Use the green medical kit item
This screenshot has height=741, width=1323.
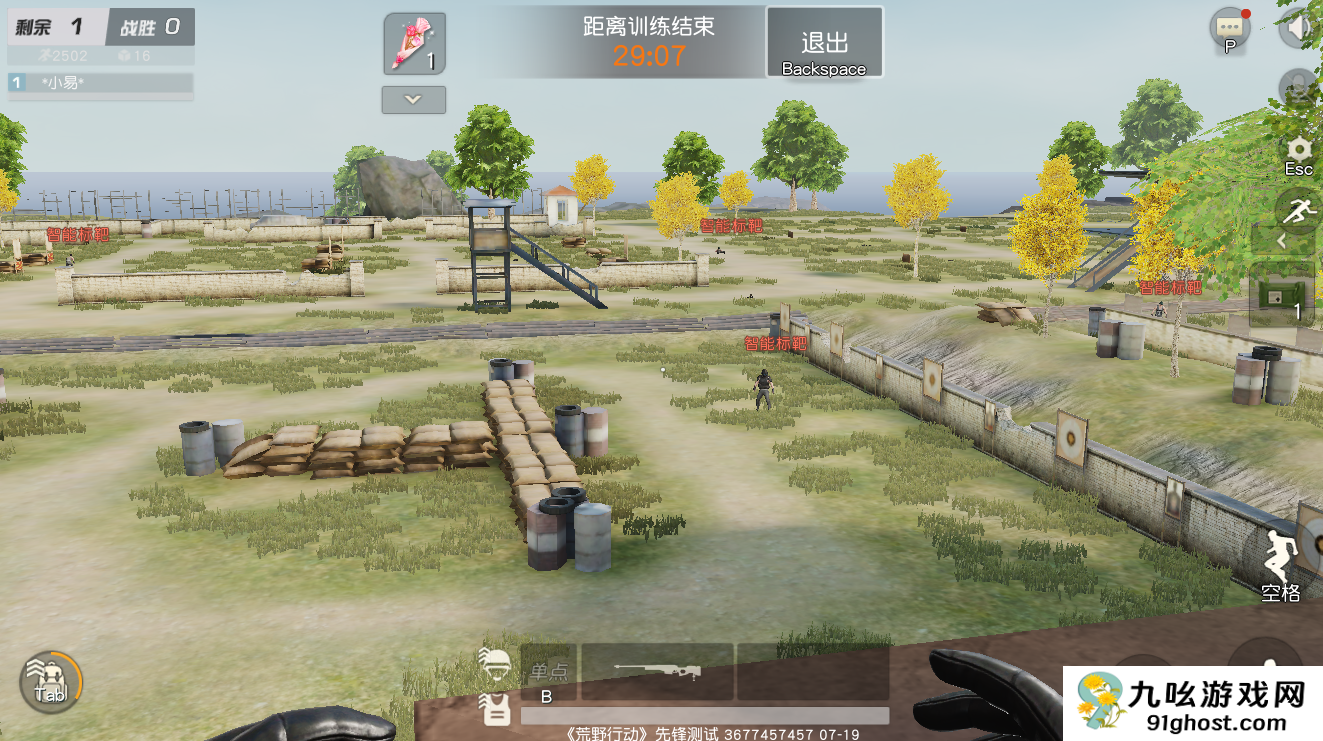(x=1281, y=296)
